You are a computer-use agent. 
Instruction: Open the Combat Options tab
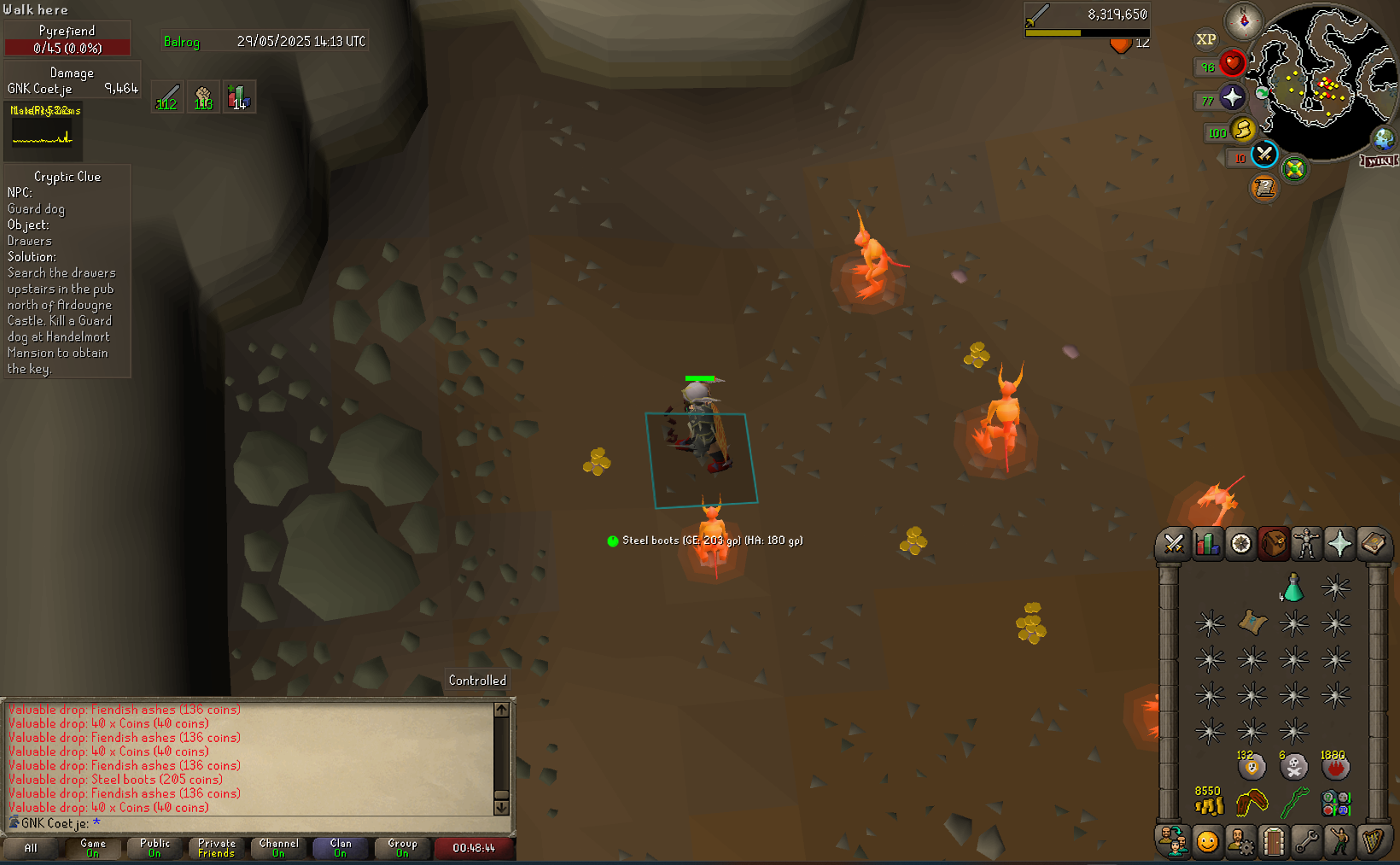pyautogui.click(x=1174, y=544)
